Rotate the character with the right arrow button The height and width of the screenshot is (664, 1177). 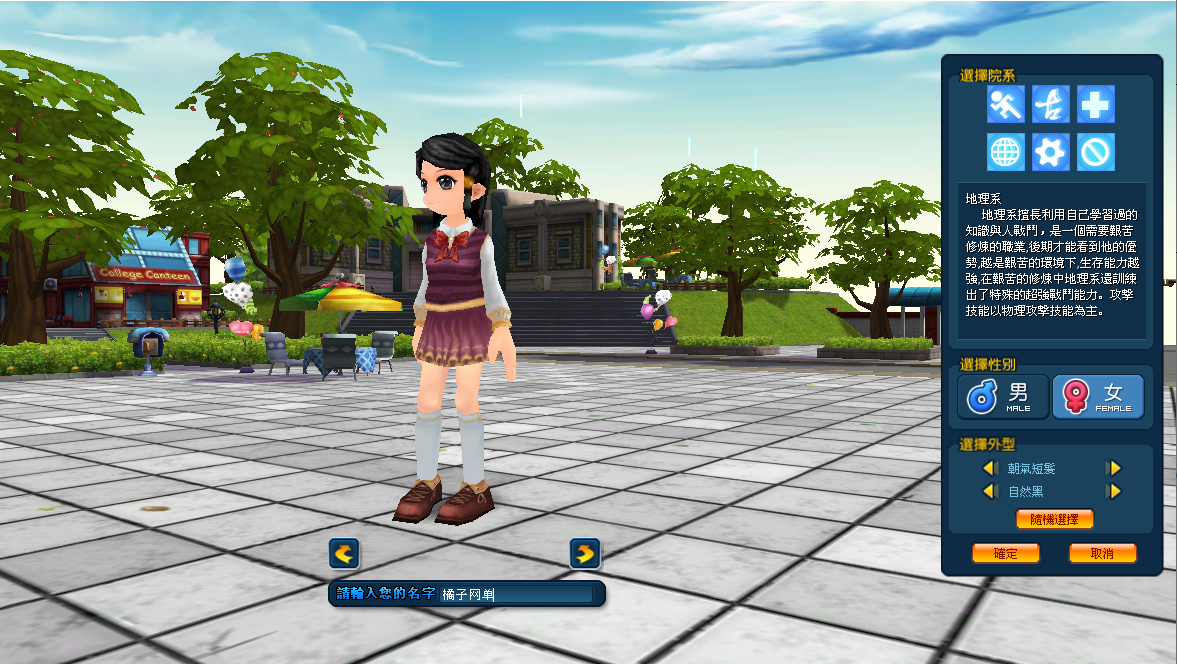(585, 553)
